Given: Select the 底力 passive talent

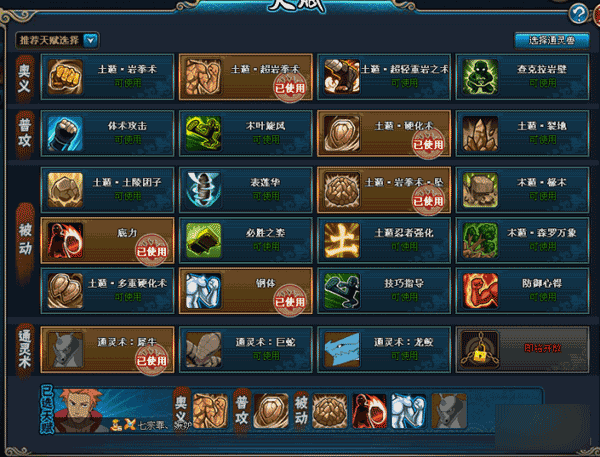Looking at the screenshot, I should click(x=107, y=239).
